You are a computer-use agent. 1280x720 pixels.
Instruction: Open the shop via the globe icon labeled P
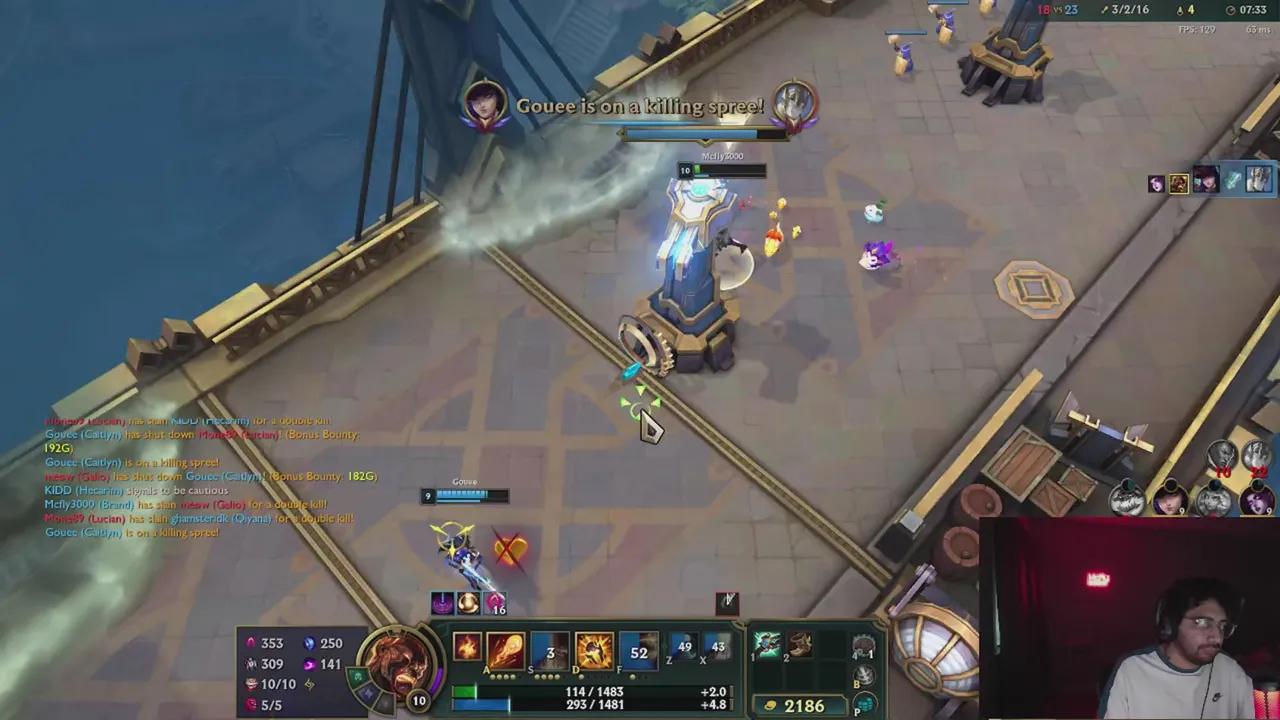tap(865, 703)
